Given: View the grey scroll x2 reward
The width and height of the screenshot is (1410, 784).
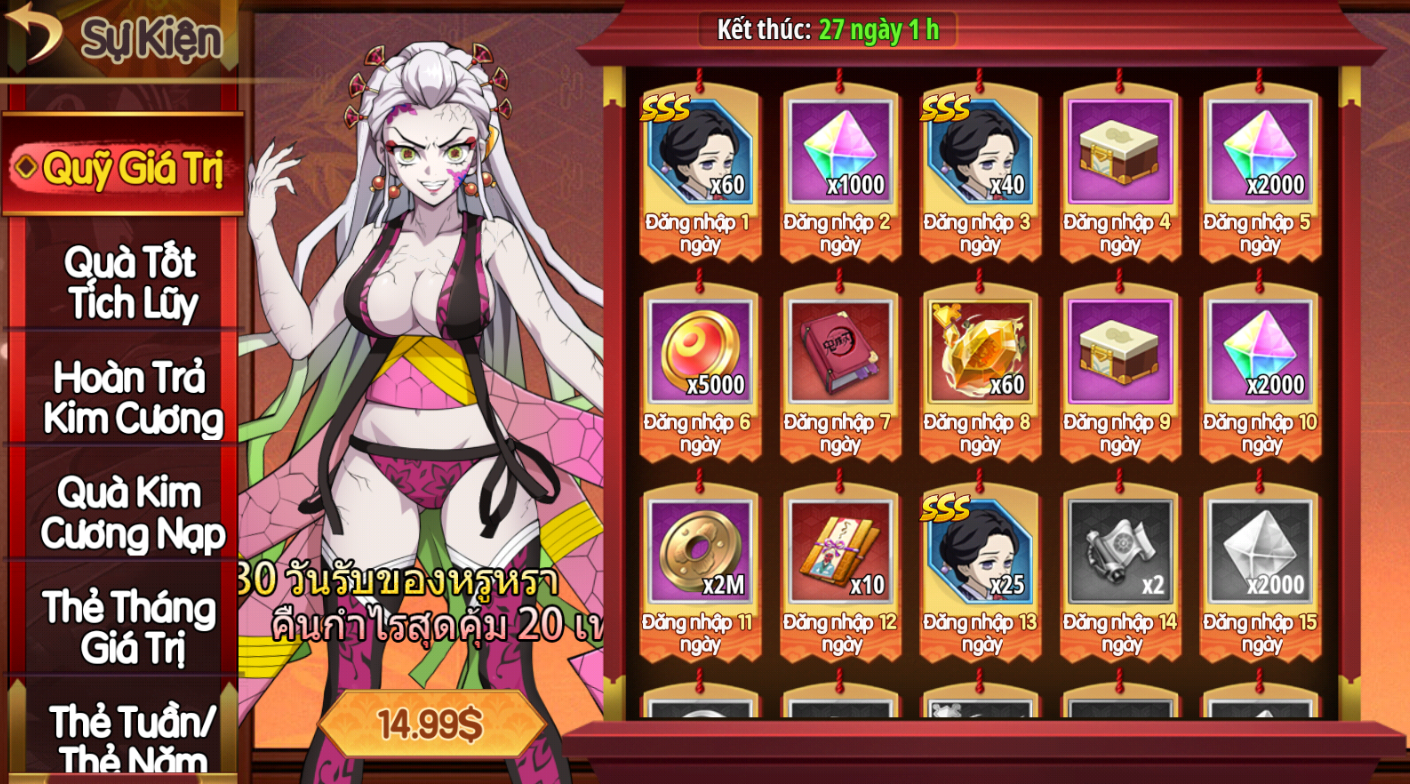Looking at the screenshot, I should [1120, 552].
